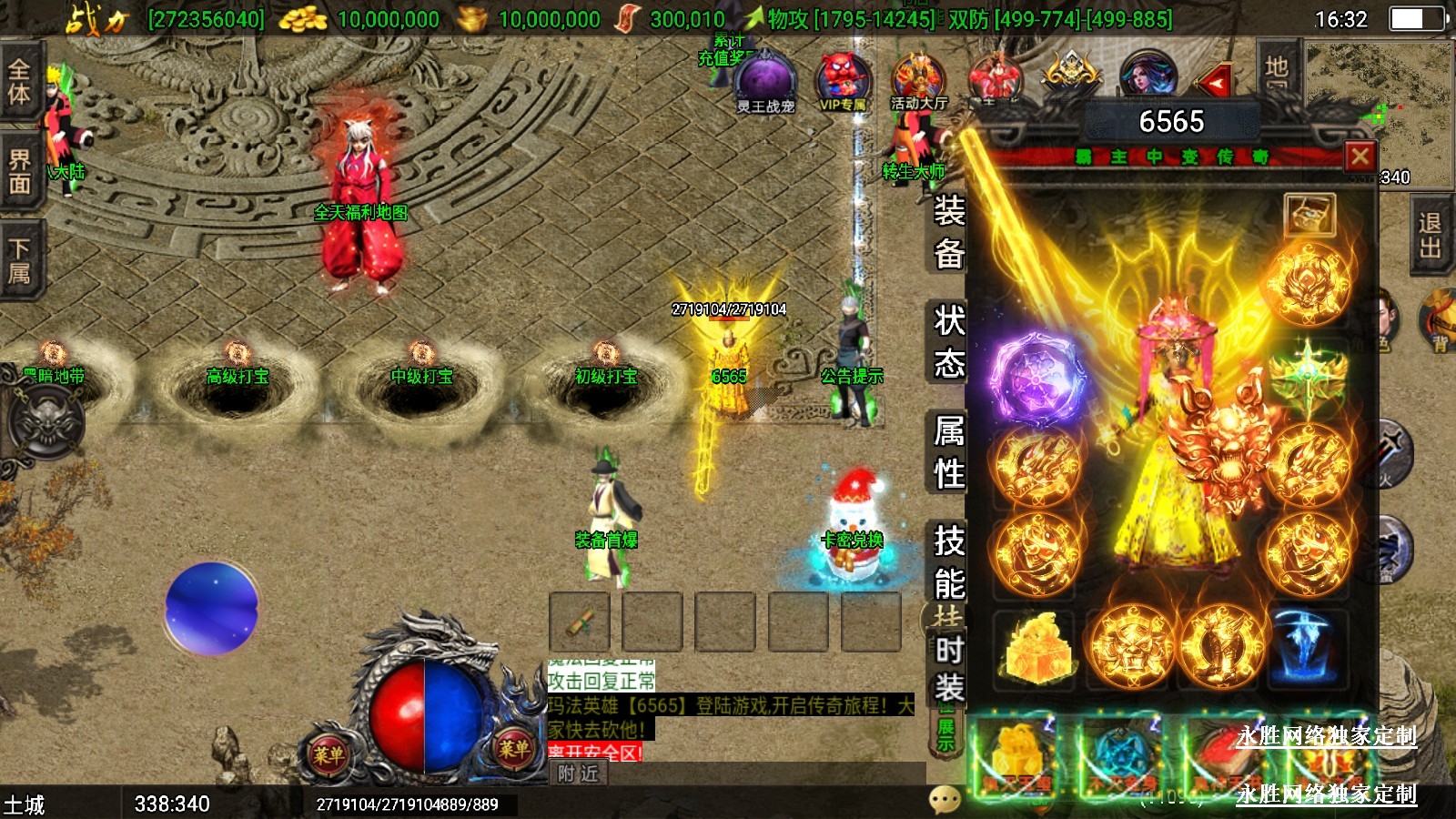The height and width of the screenshot is (819, 1456).
Task: Open the 属性 attributes tab
Action: (x=948, y=451)
